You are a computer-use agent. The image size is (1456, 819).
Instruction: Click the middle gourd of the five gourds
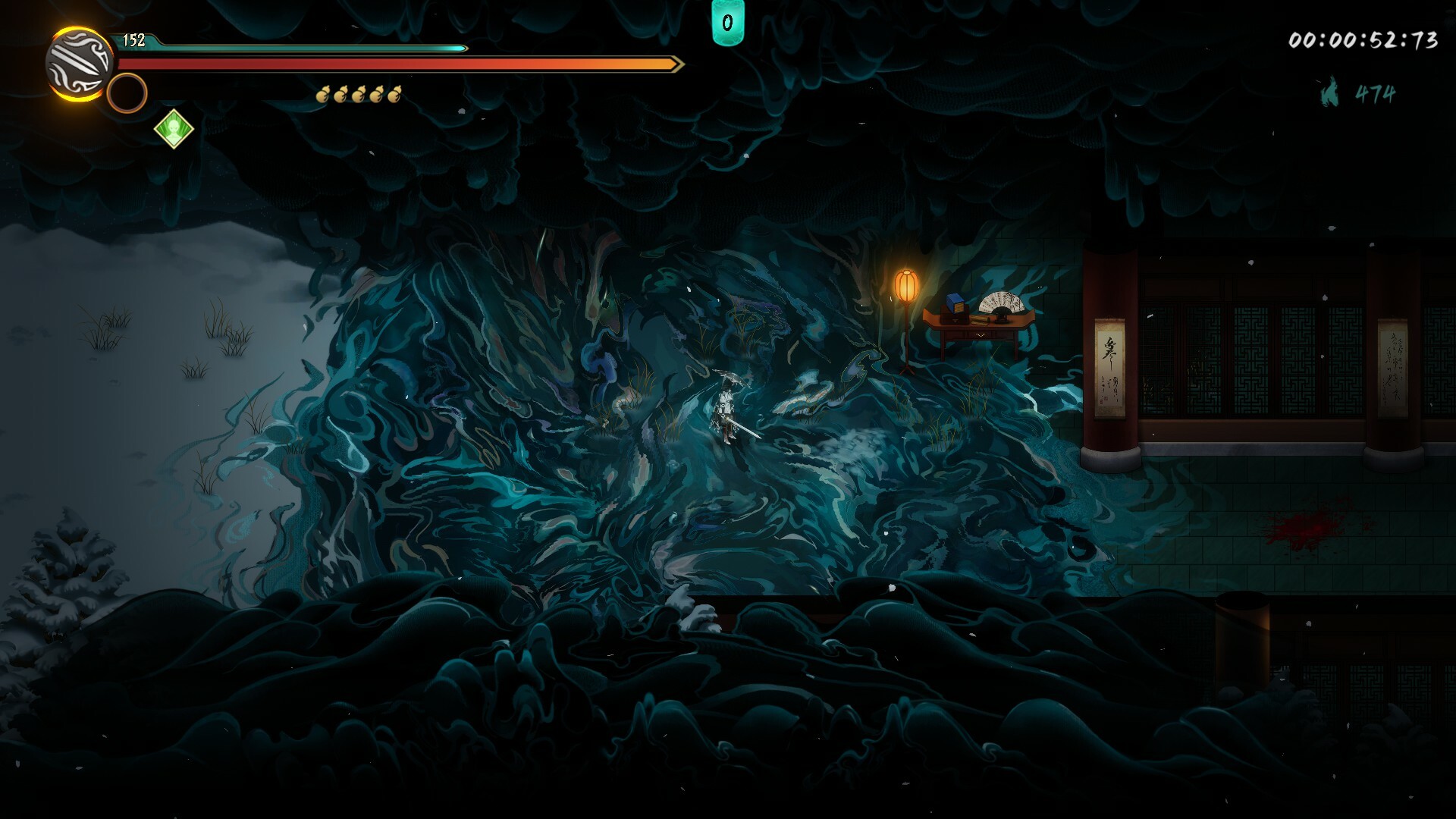359,95
